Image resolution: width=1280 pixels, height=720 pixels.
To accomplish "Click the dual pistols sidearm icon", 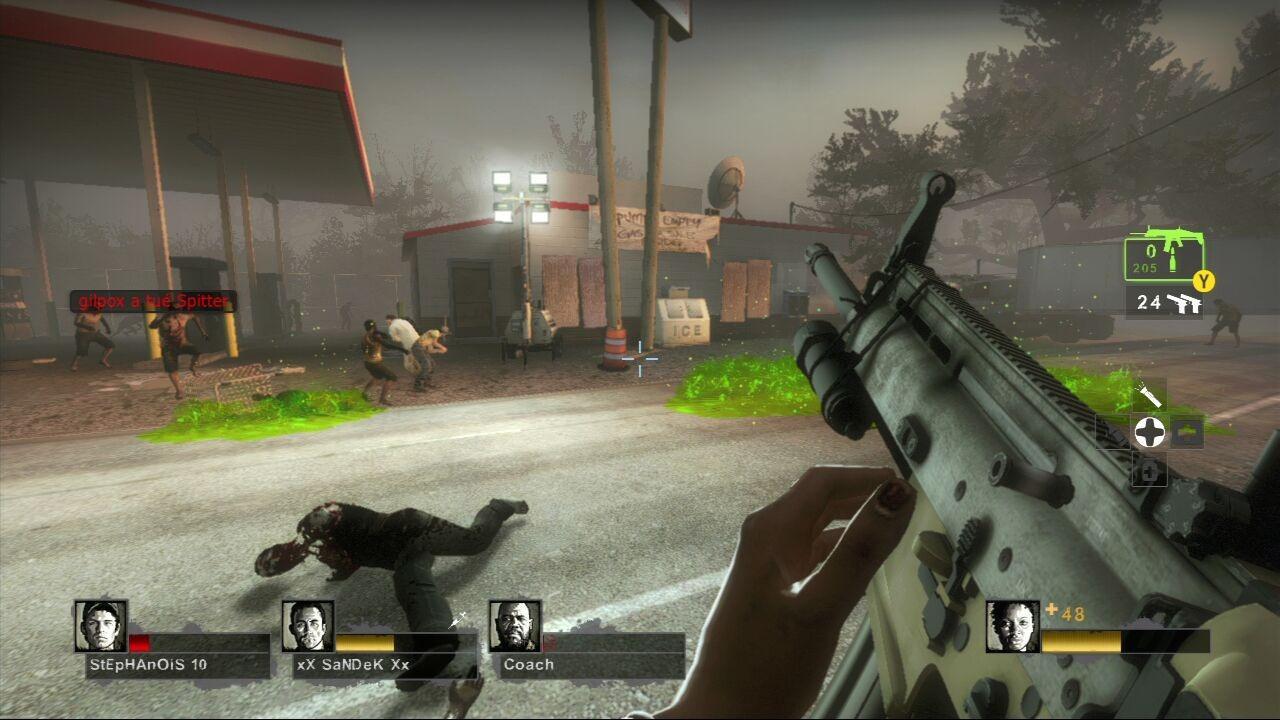I will pyautogui.click(x=1186, y=304).
